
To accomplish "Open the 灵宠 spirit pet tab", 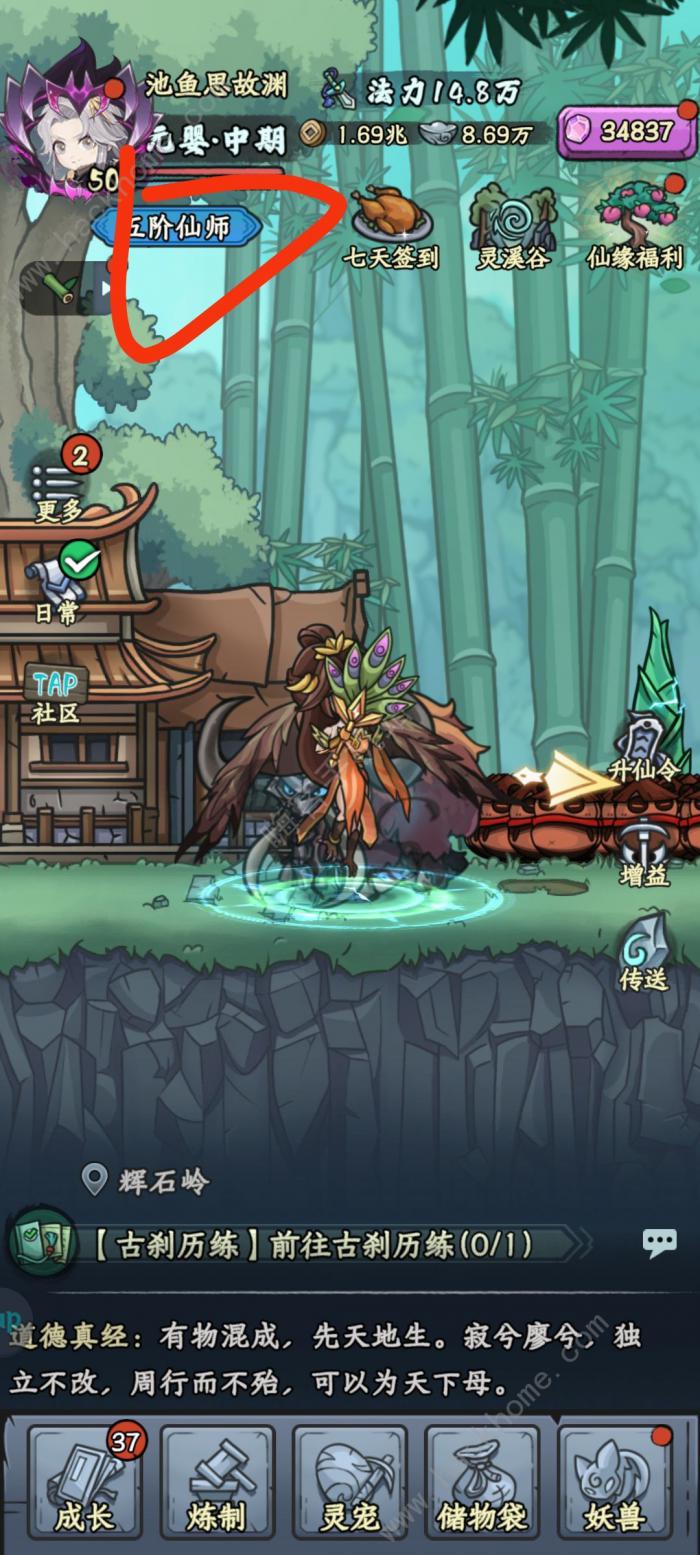I will pos(349,1487).
